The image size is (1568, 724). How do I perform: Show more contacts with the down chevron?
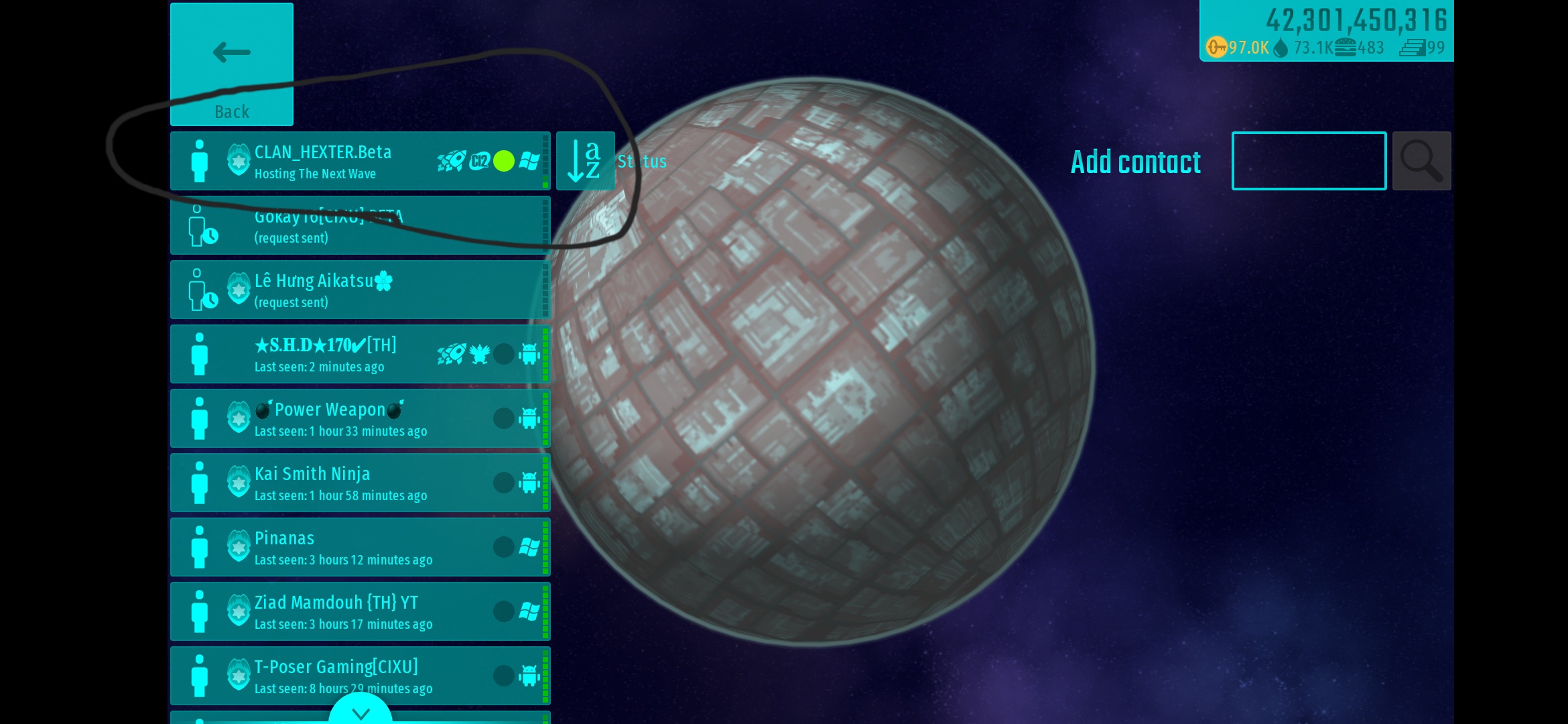tap(361, 712)
